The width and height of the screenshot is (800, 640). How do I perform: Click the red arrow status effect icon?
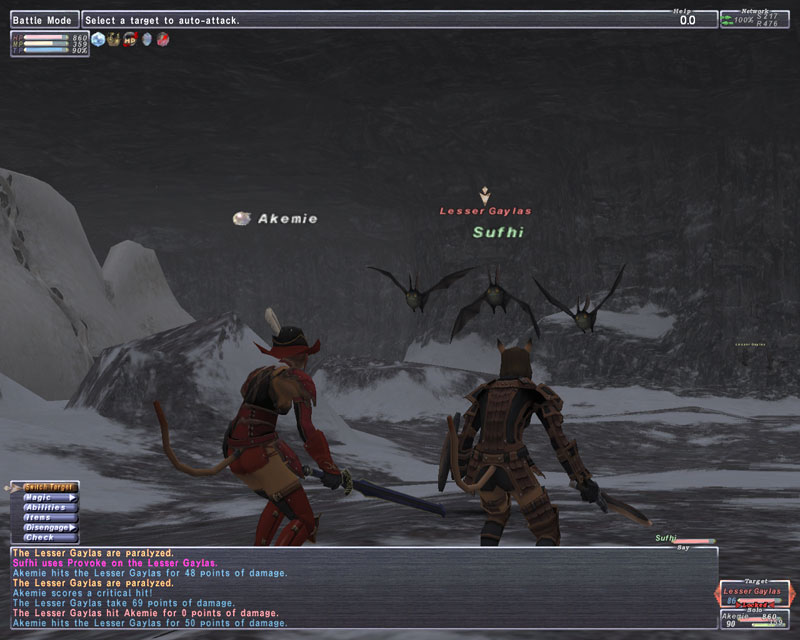(162, 40)
